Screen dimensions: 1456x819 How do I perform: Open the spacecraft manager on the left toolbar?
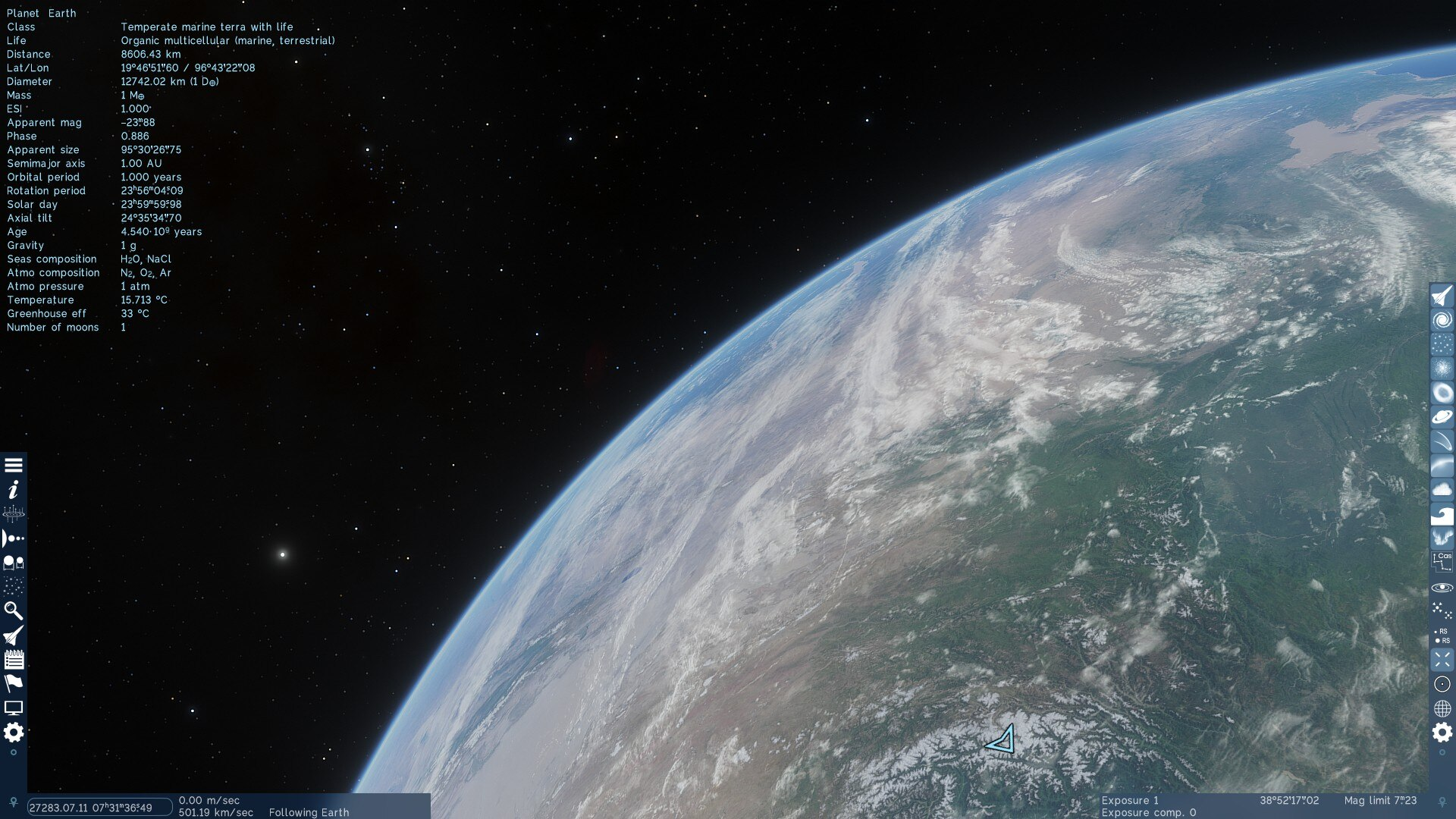(14, 635)
